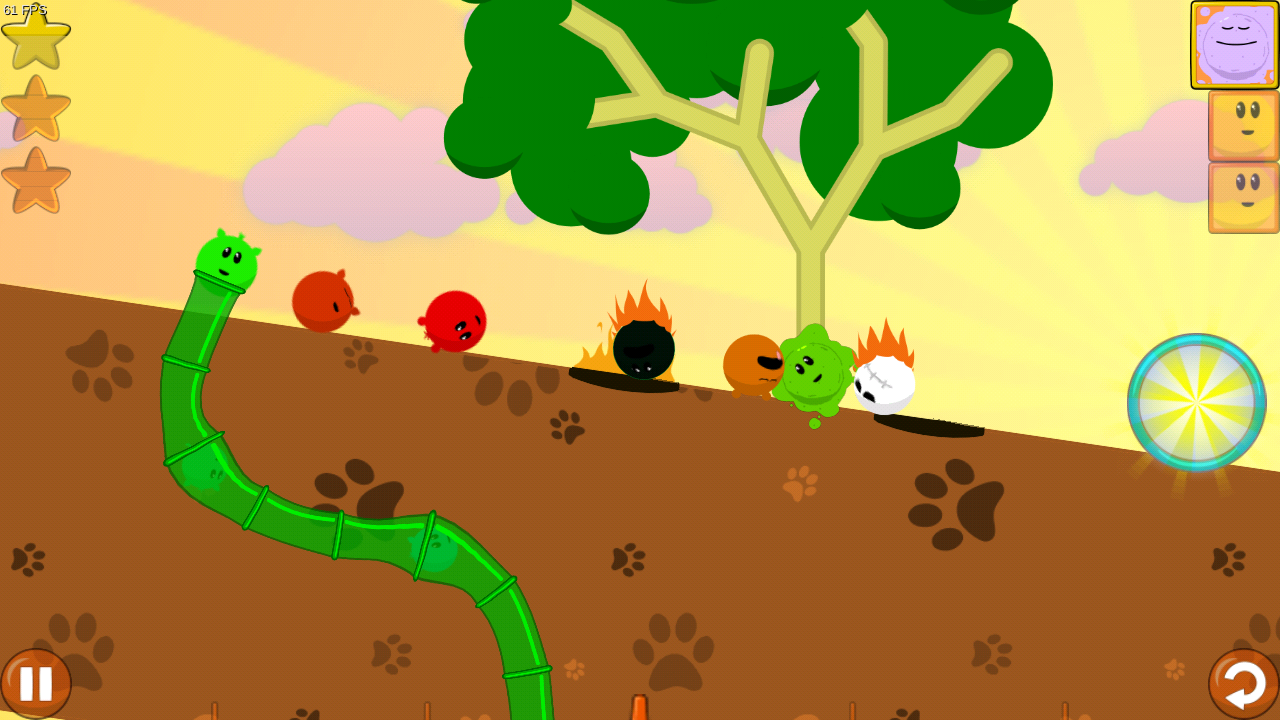Click the 61 FPS counter
This screenshot has width=1280, height=720.
[x=25, y=8]
